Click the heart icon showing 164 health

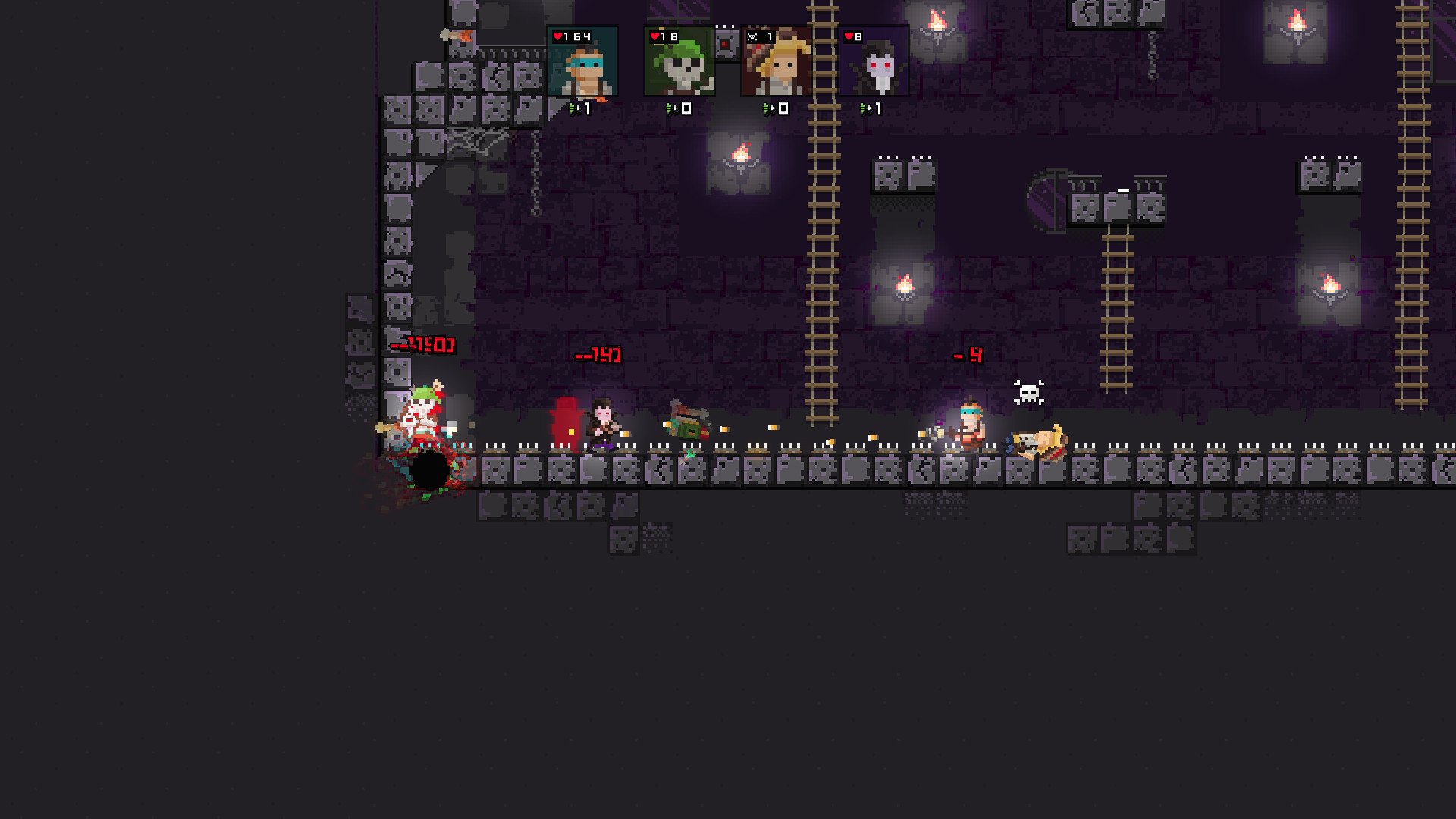click(x=559, y=34)
